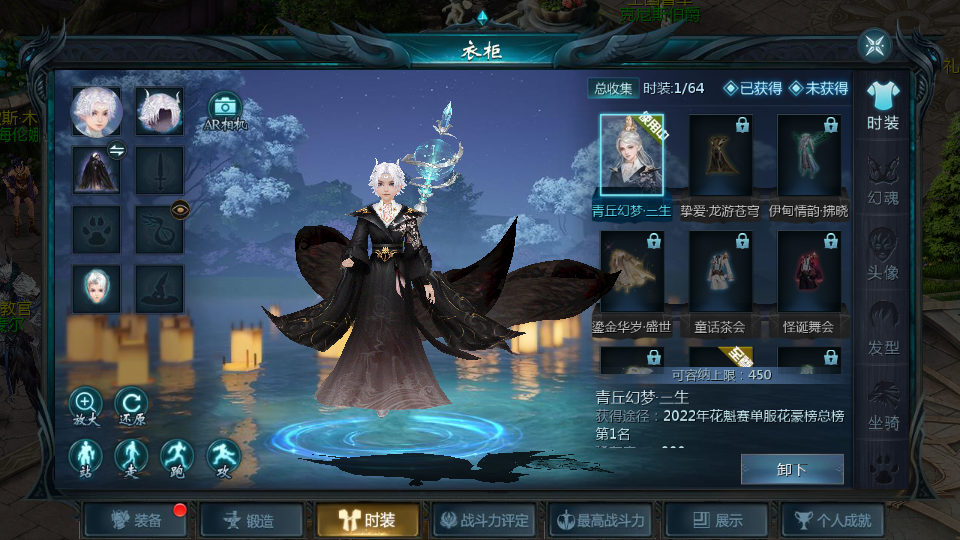Toggle the 未获得 not-obtained filter
This screenshot has height=540, width=960.
coord(818,88)
